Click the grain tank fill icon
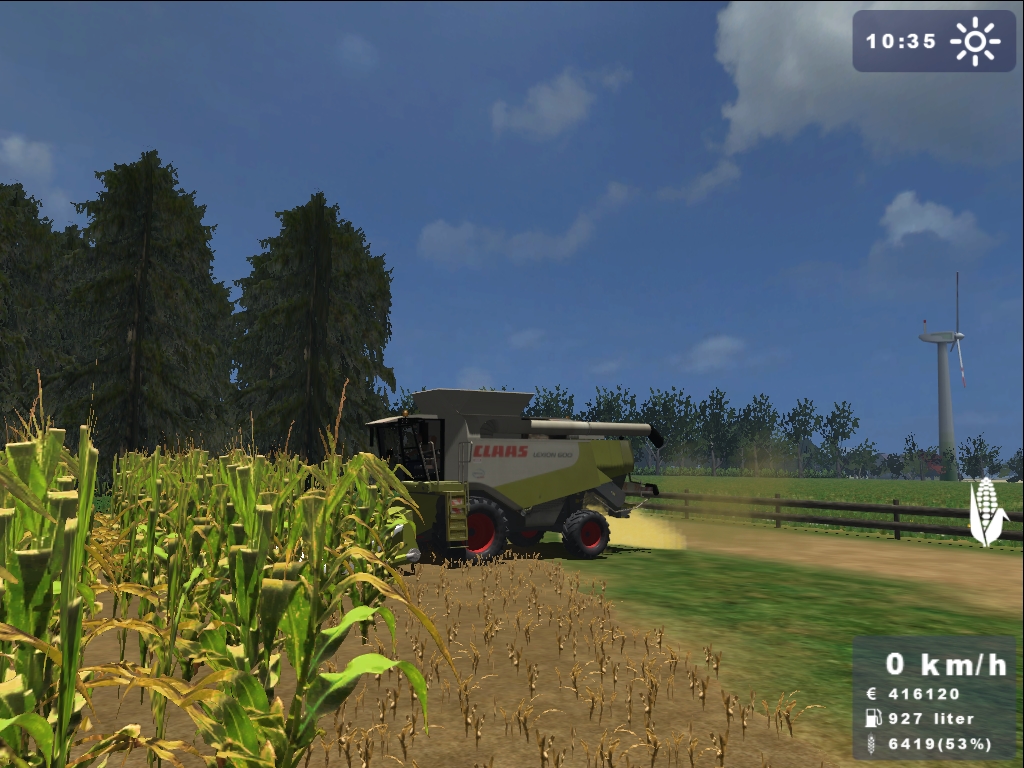 [873, 743]
